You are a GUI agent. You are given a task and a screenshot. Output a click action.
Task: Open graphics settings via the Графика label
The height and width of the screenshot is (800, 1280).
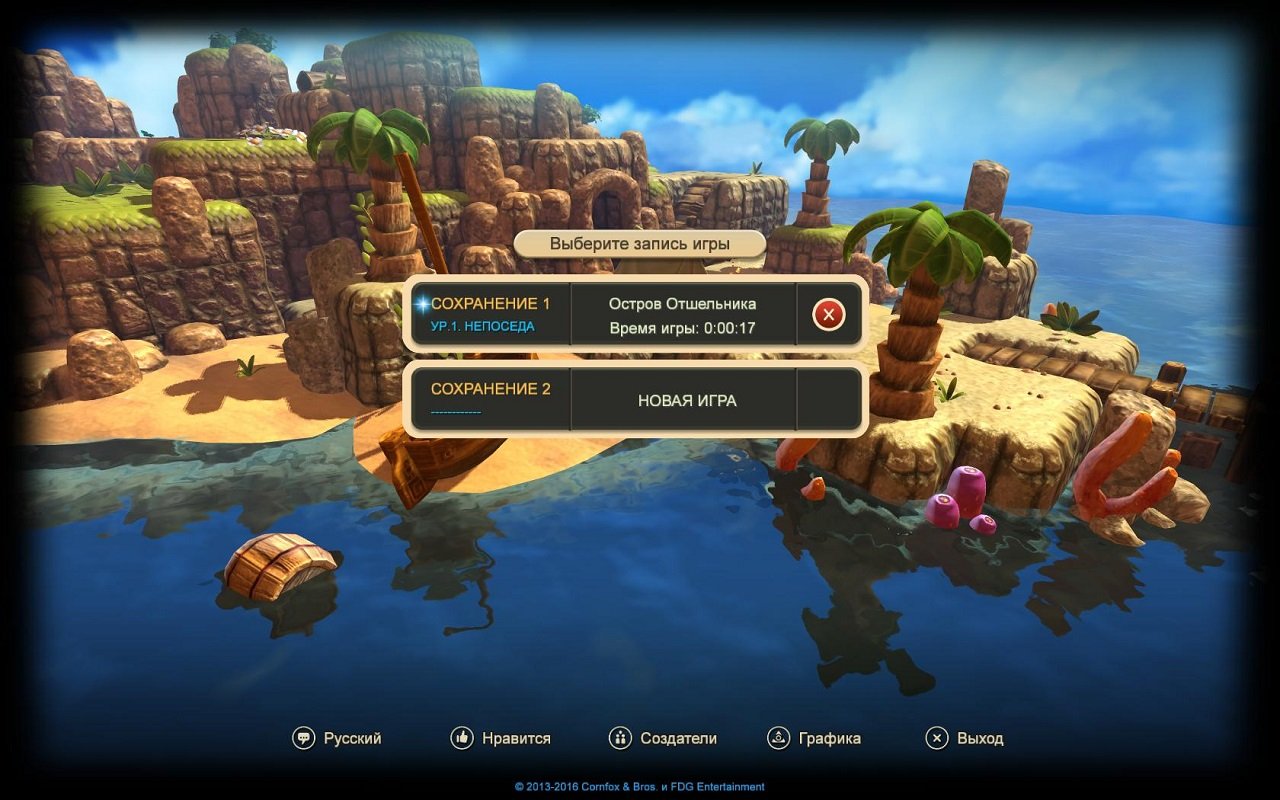tap(828, 738)
